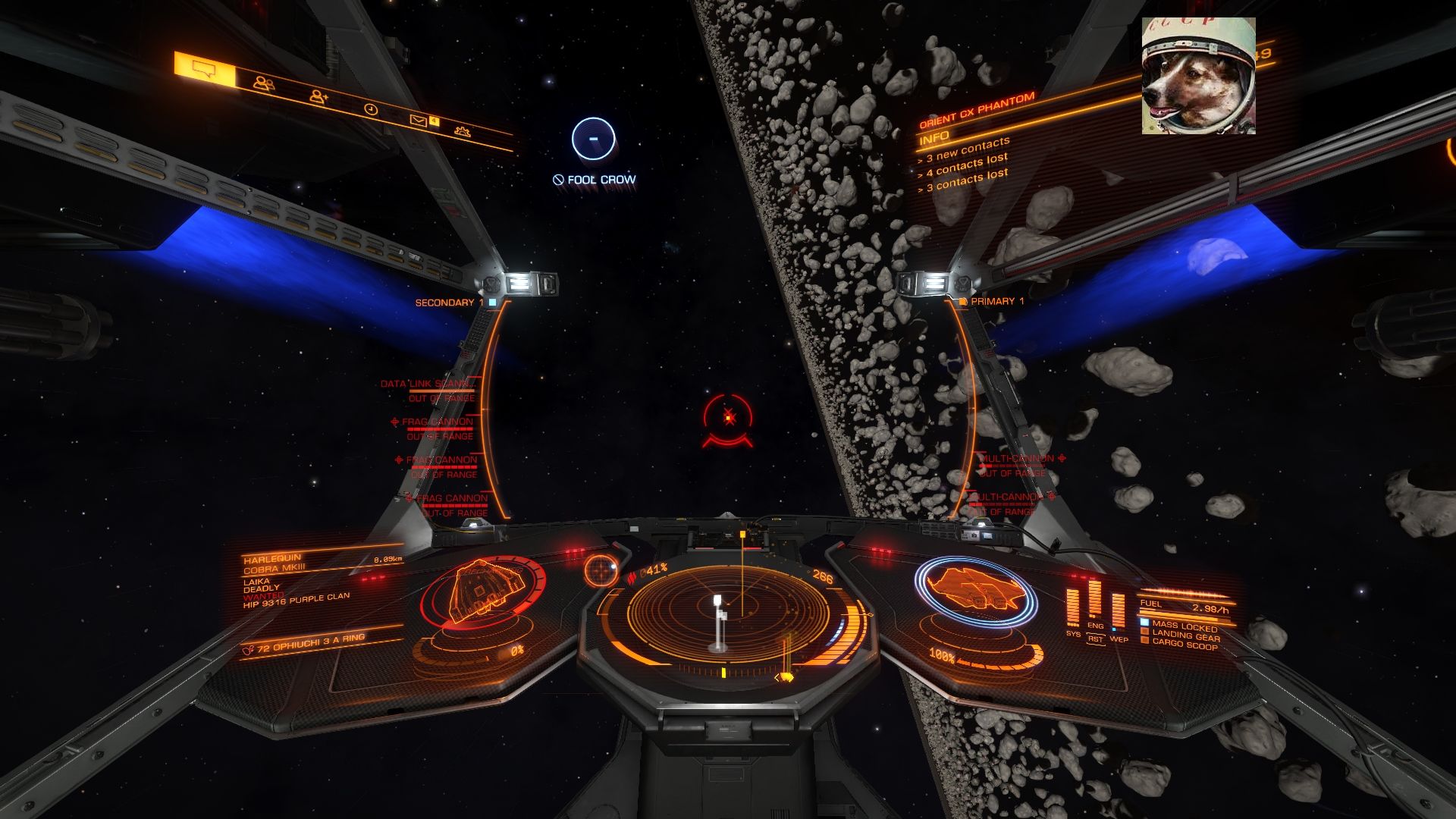
Task: Toggle the Landing Gear indicator
Action: tap(1185, 635)
